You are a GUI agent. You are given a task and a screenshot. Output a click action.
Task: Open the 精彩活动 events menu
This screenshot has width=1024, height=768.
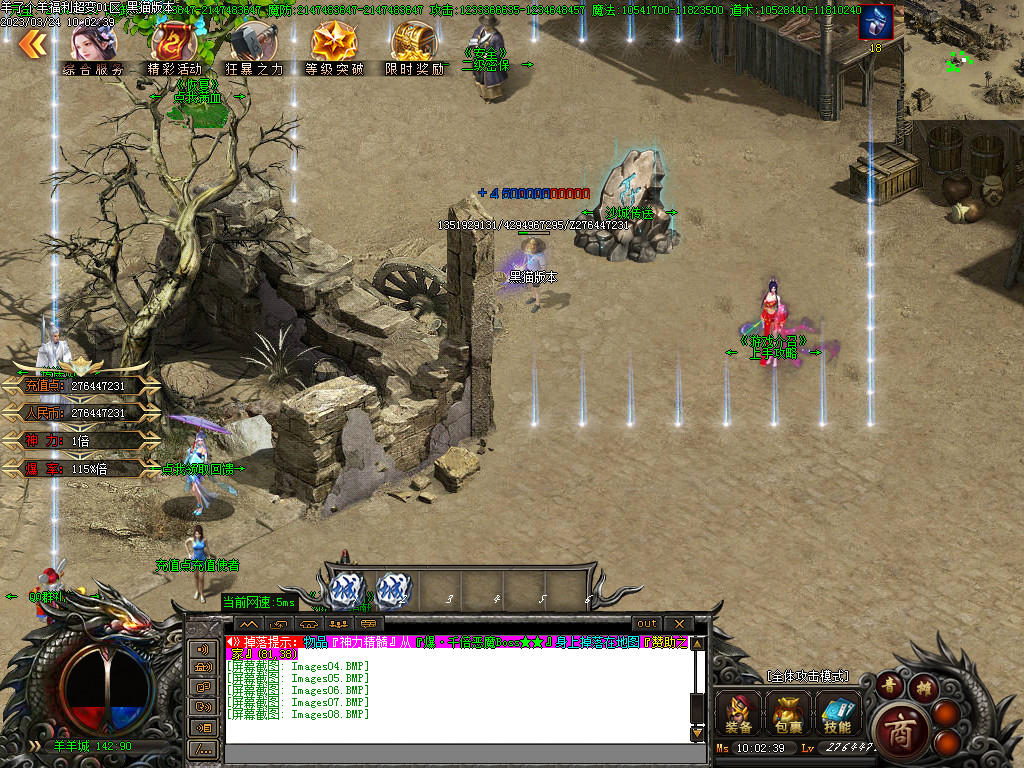174,49
